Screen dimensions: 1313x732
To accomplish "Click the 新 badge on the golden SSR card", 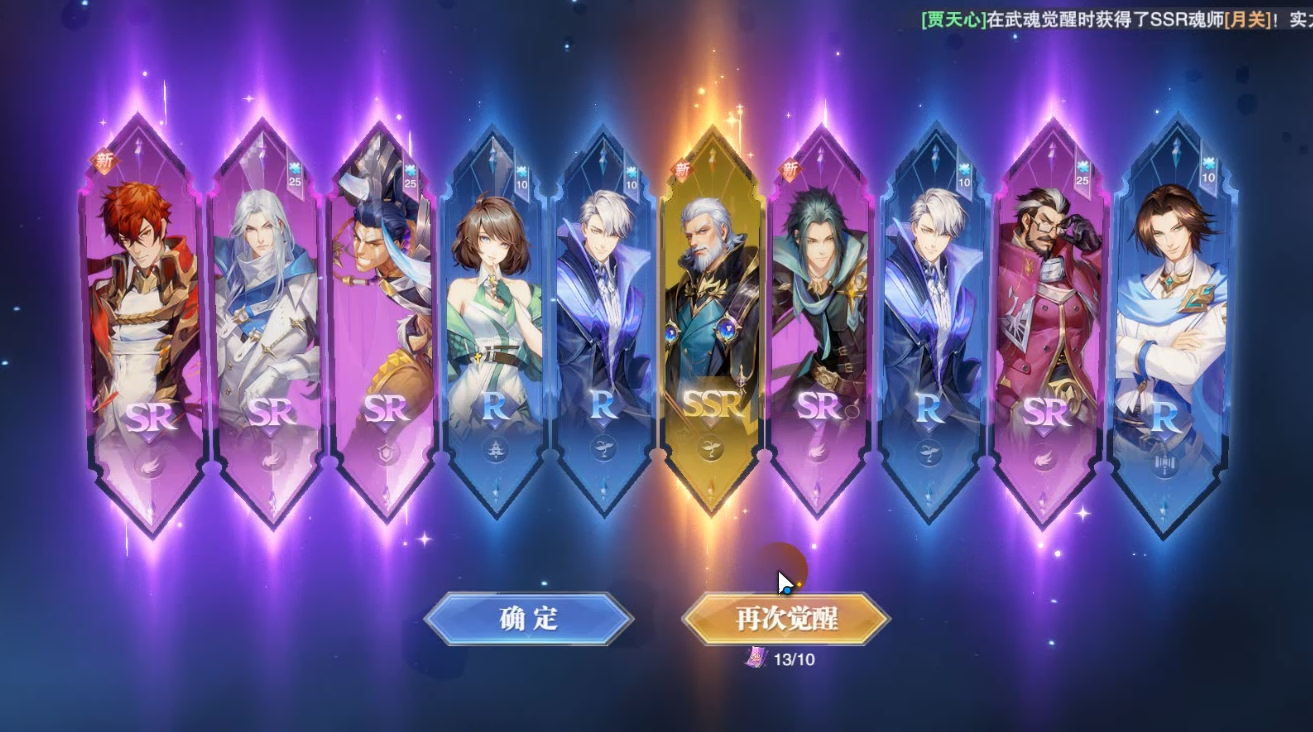I will tap(683, 169).
